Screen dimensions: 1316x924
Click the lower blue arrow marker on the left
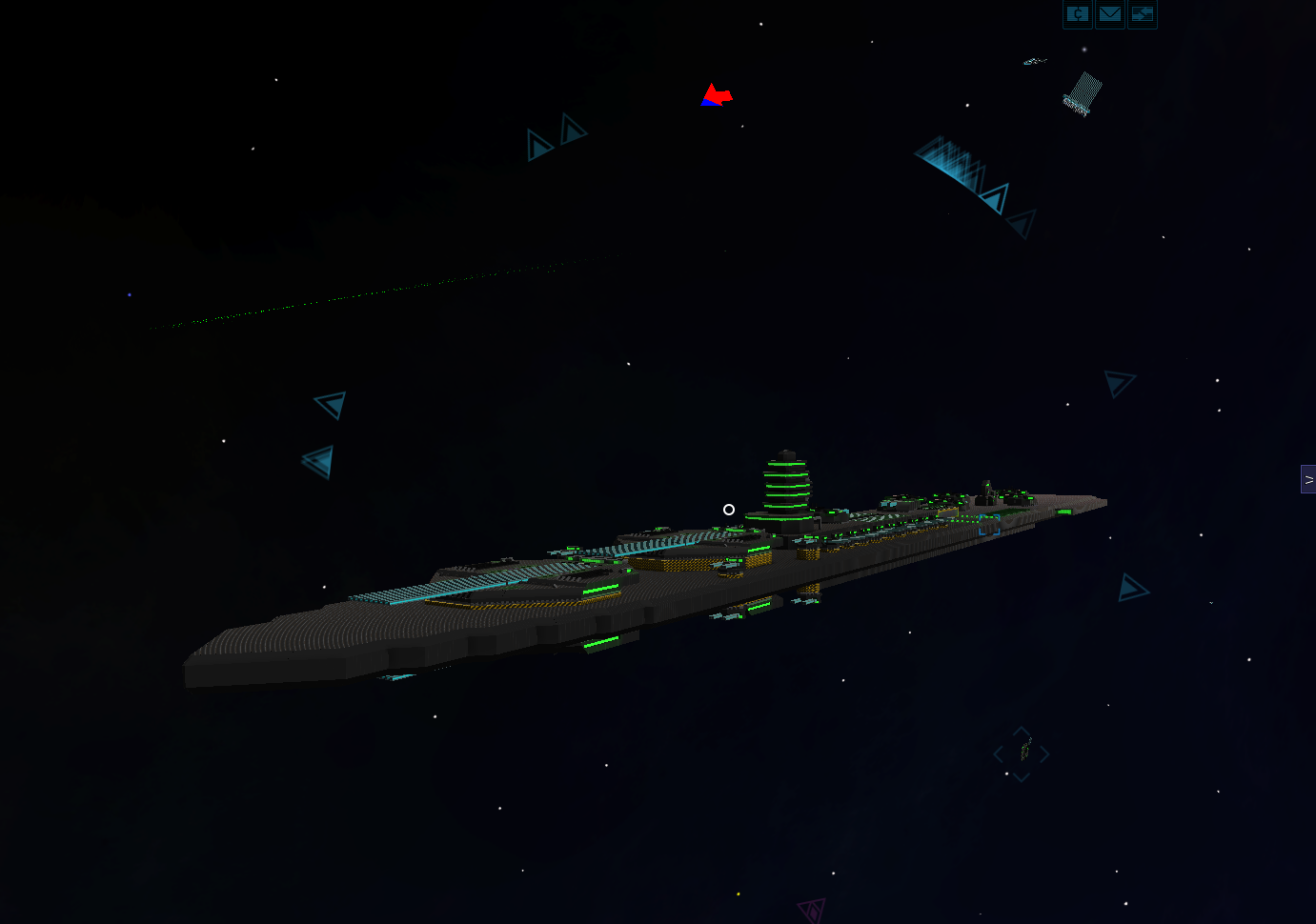pos(318,460)
